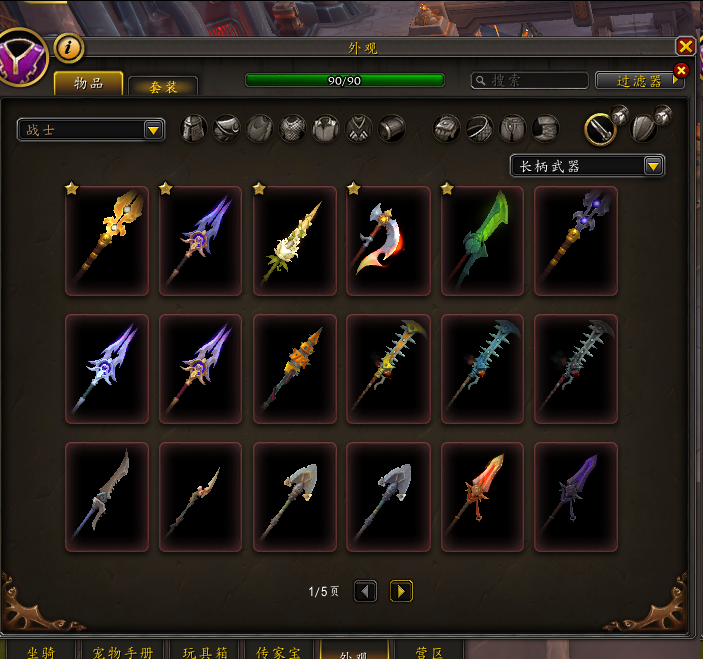This screenshot has width=703, height=659.
Task: Select the helmet slot icon
Action: [194, 128]
